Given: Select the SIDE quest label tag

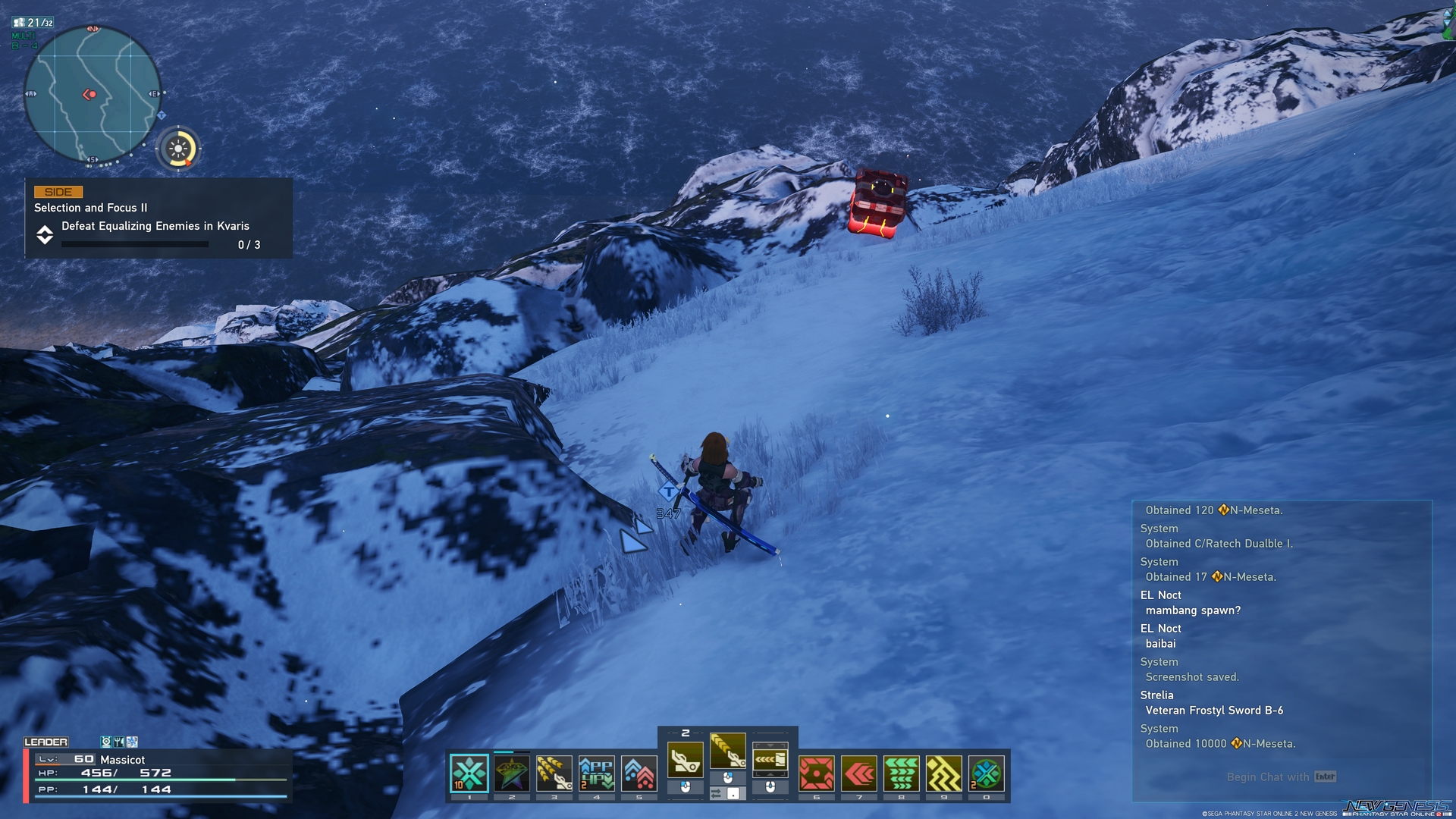Looking at the screenshot, I should point(61,192).
